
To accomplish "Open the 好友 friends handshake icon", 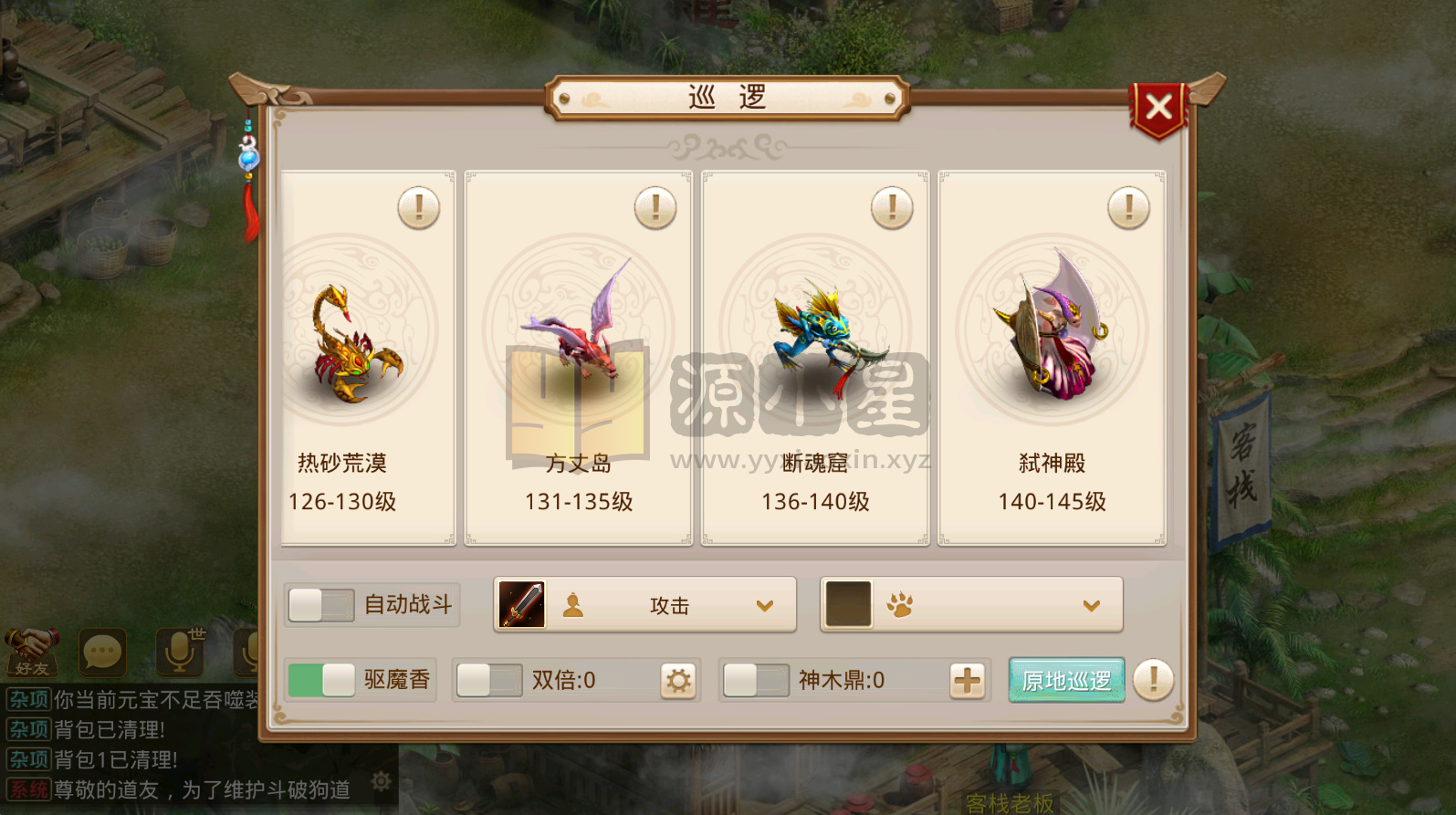I will [x=32, y=652].
